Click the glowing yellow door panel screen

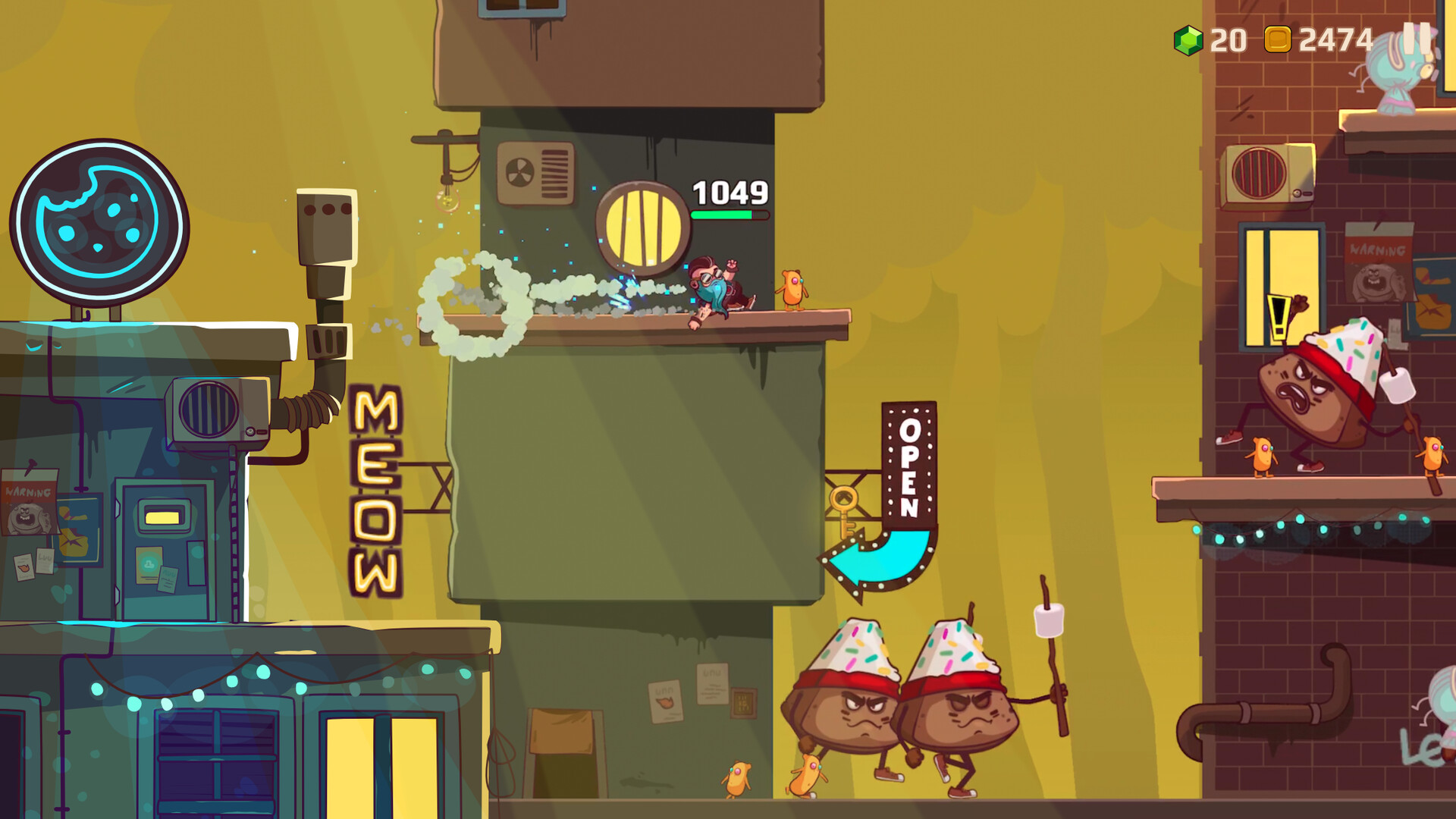(162, 517)
